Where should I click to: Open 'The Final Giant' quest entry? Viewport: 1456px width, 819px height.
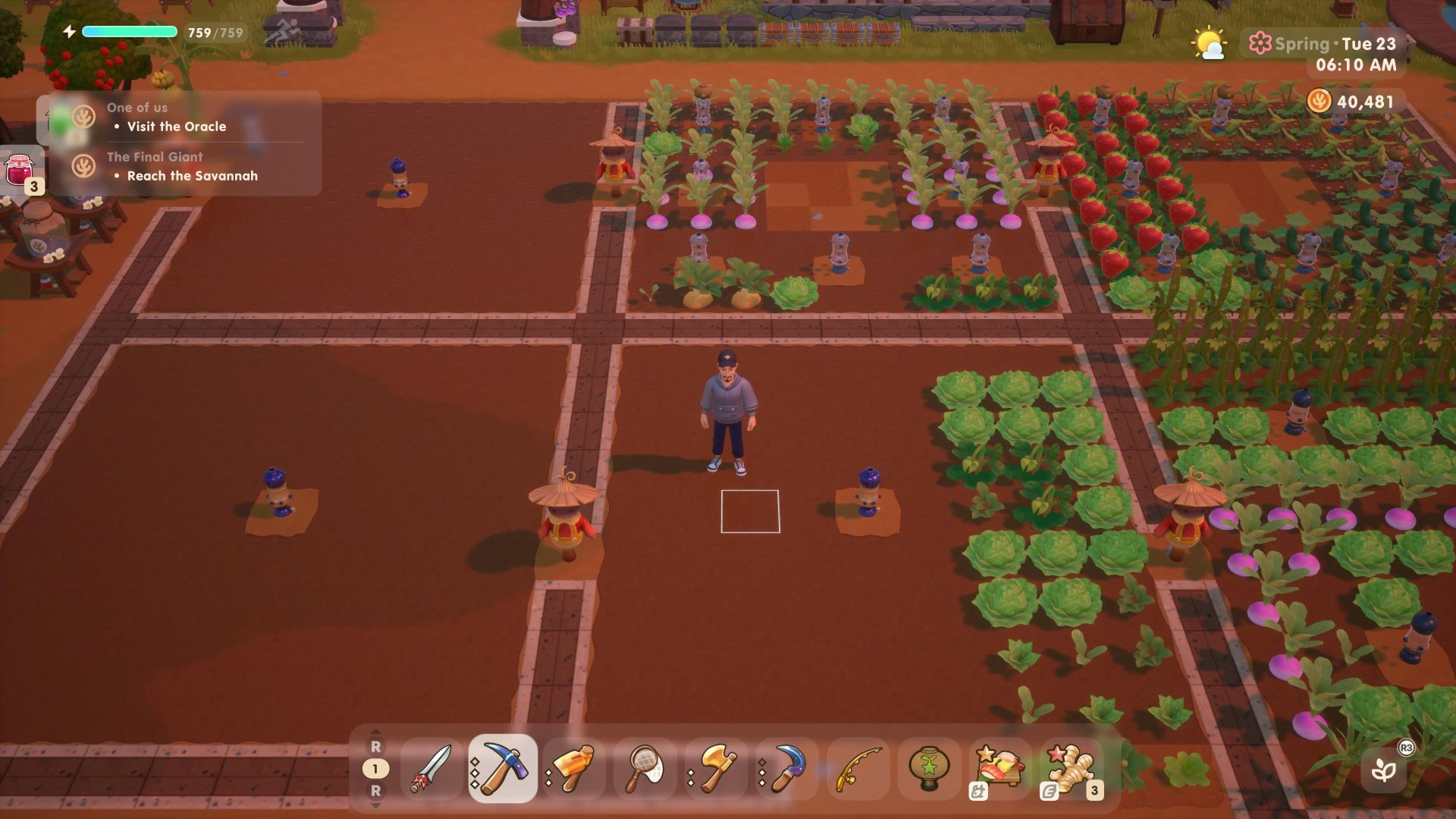tap(182, 166)
